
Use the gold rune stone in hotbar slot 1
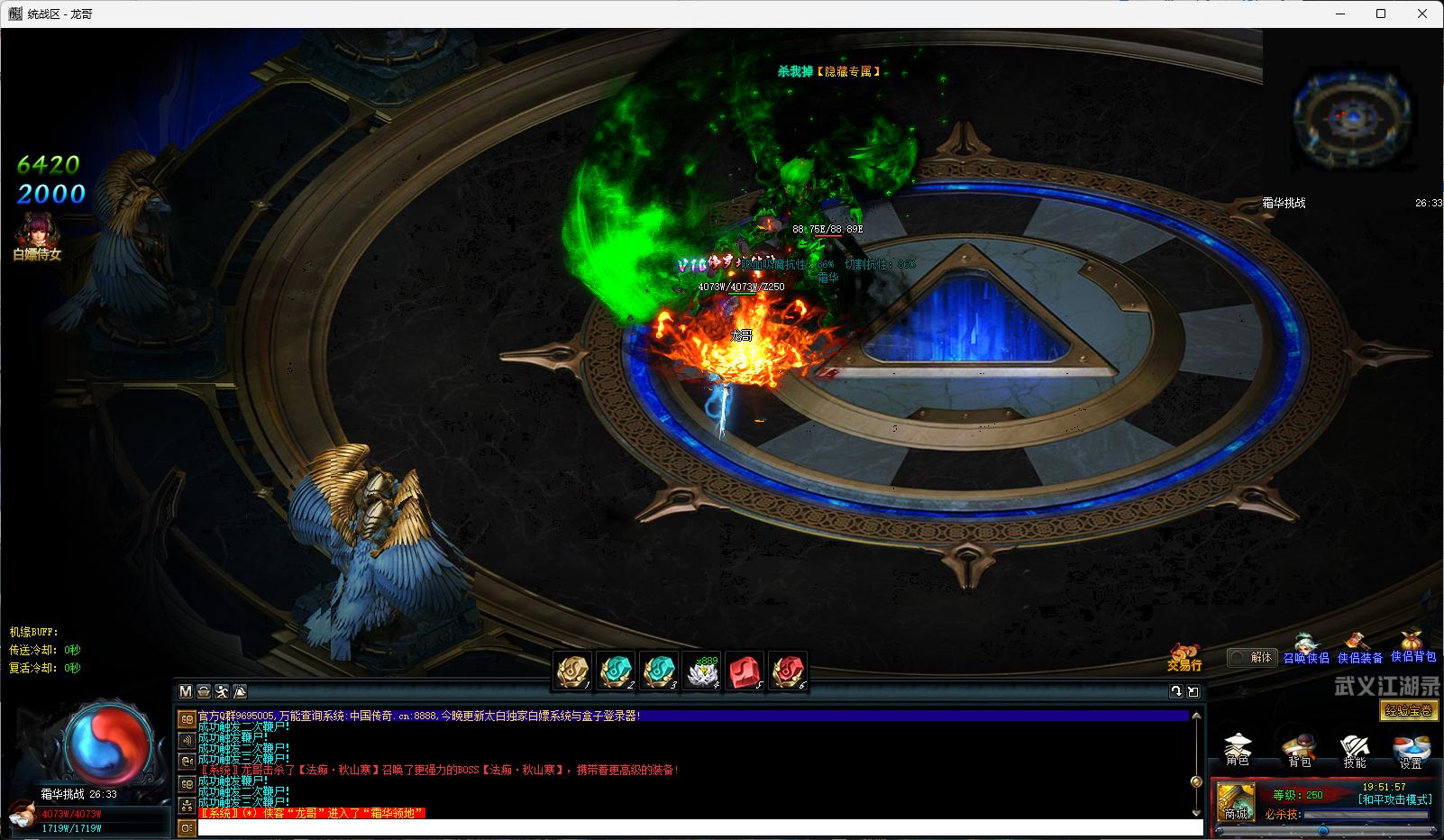pyautogui.click(x=572, y=671)
